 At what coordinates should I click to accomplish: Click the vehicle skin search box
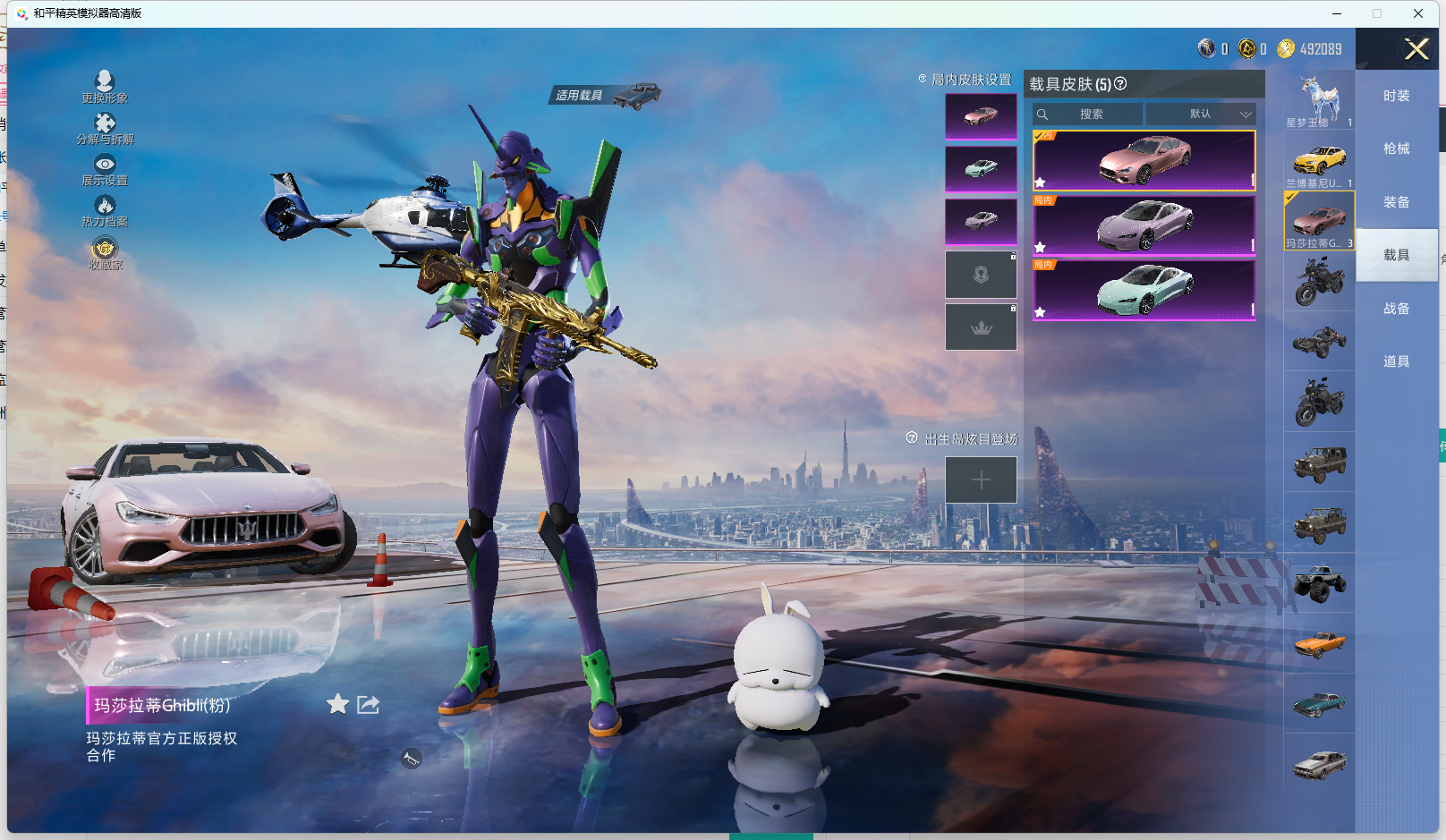click(x=1088, y=115)
